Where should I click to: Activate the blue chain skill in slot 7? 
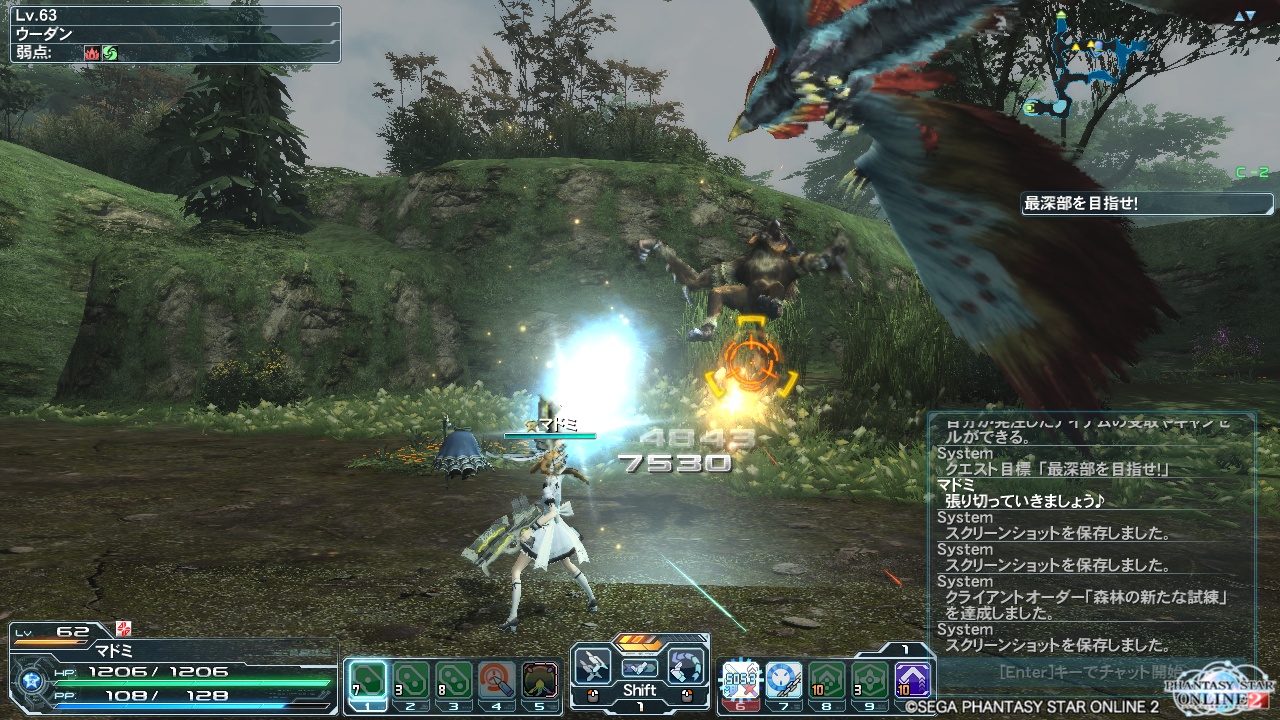783,680
